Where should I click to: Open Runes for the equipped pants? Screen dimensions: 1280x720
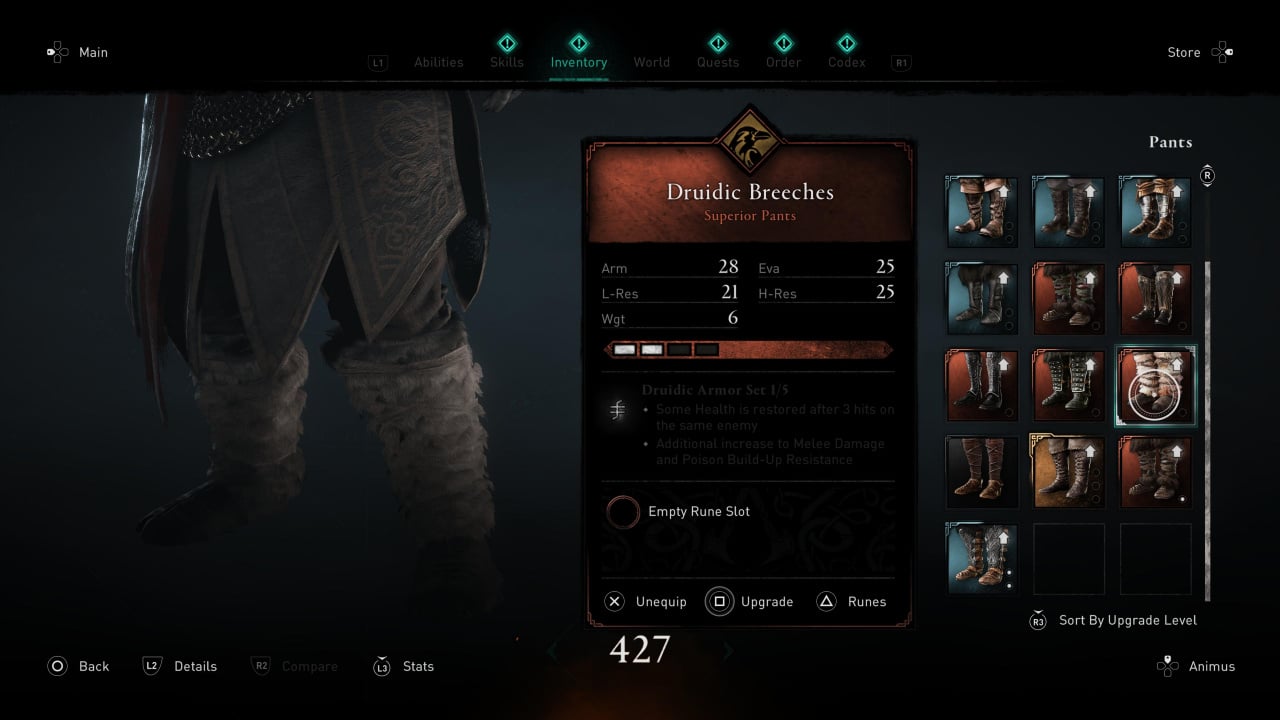point(852,601)
